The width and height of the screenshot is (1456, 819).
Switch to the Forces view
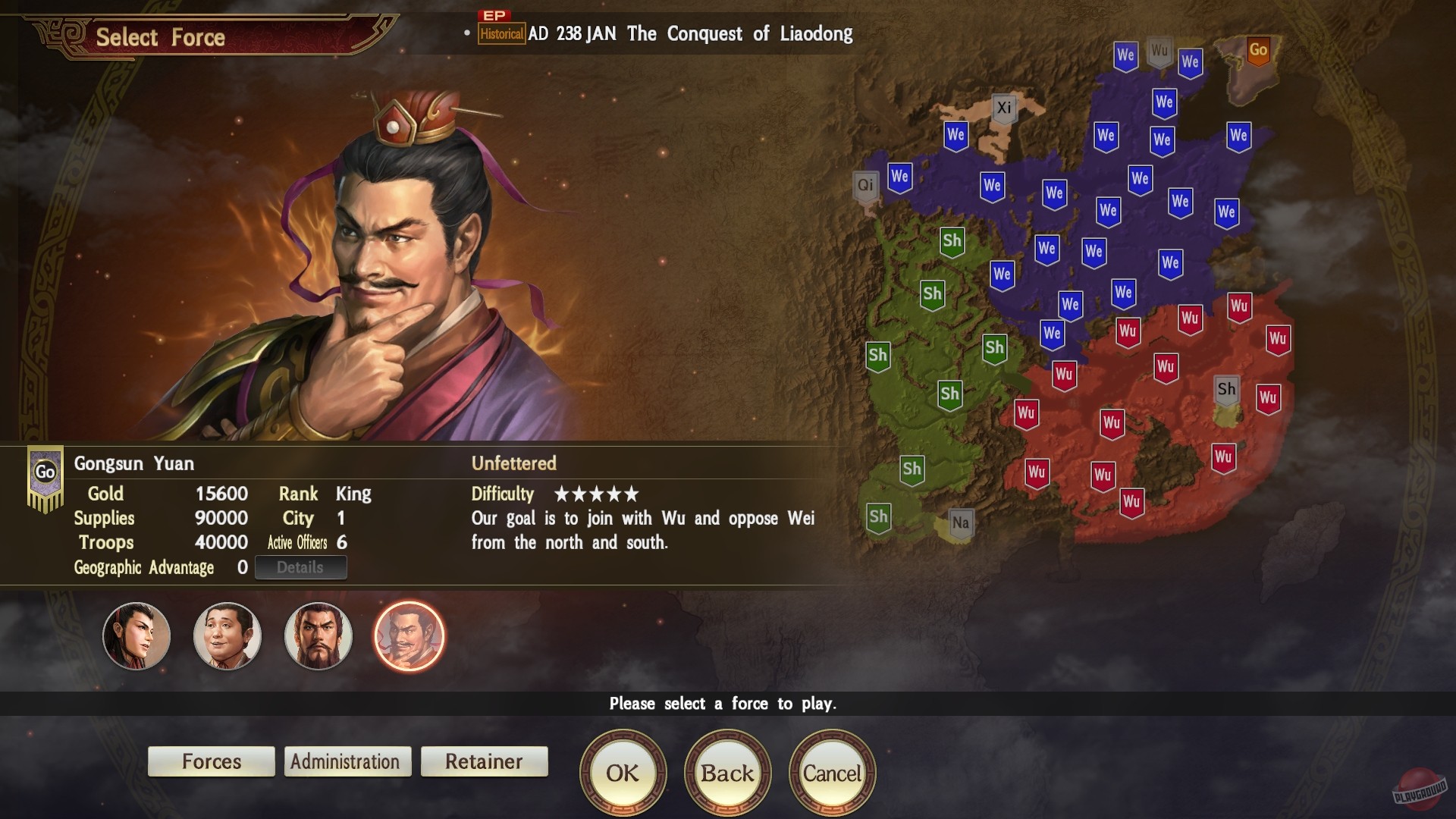pyautogui.click(x=211, y=761)
